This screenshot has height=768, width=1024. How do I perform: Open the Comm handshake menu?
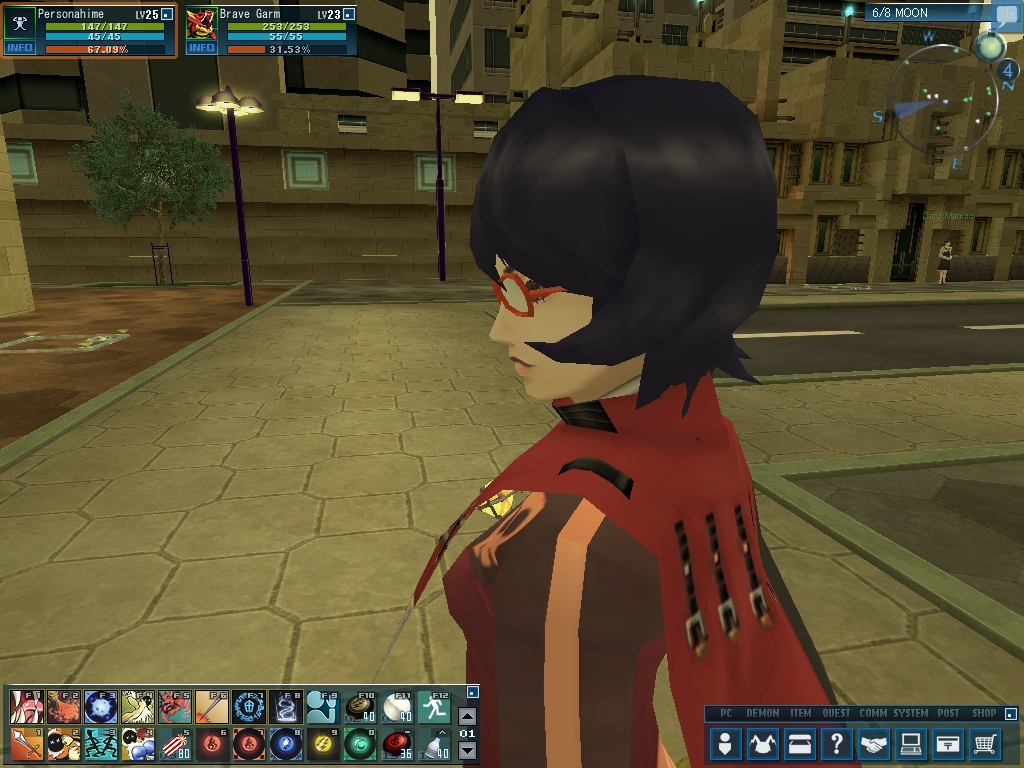click(x=874, y=744)
